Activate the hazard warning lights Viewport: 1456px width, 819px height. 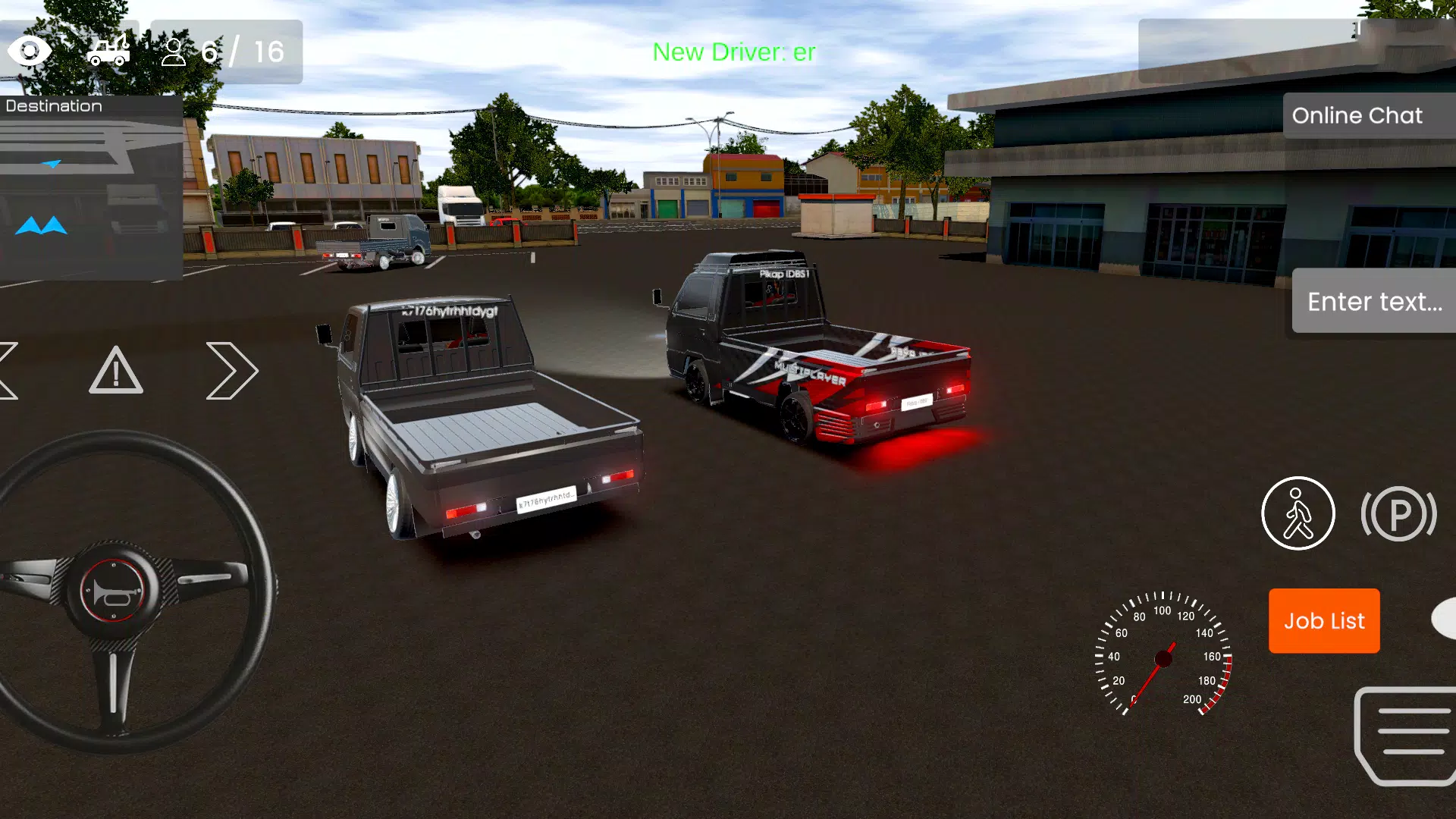(115, 371)
